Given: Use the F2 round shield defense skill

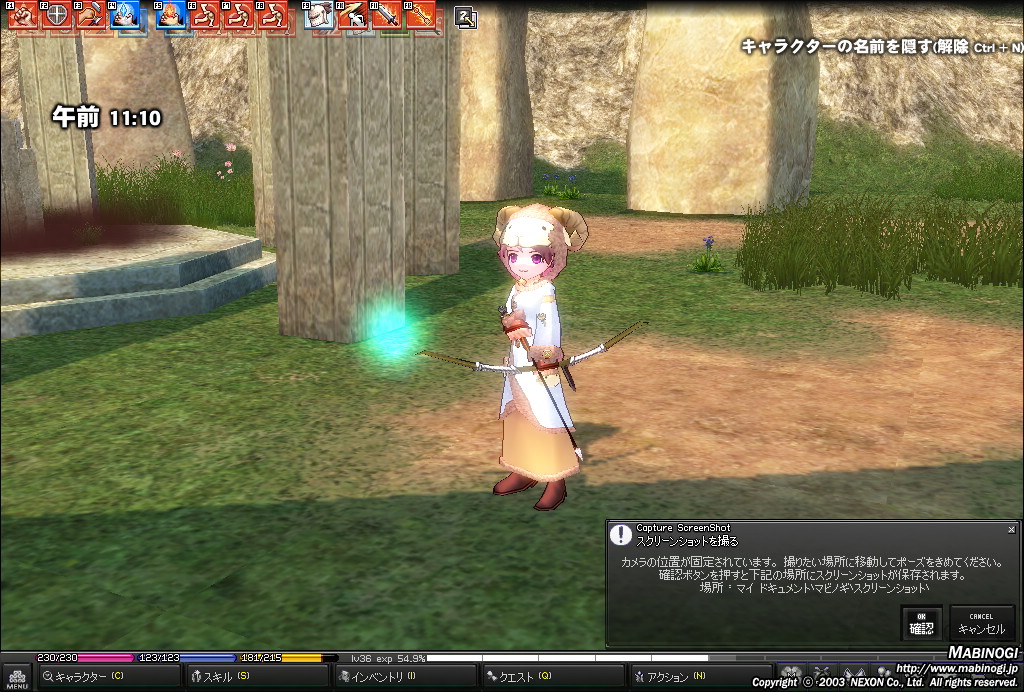Looking at the screenshot, I should 58,15.
